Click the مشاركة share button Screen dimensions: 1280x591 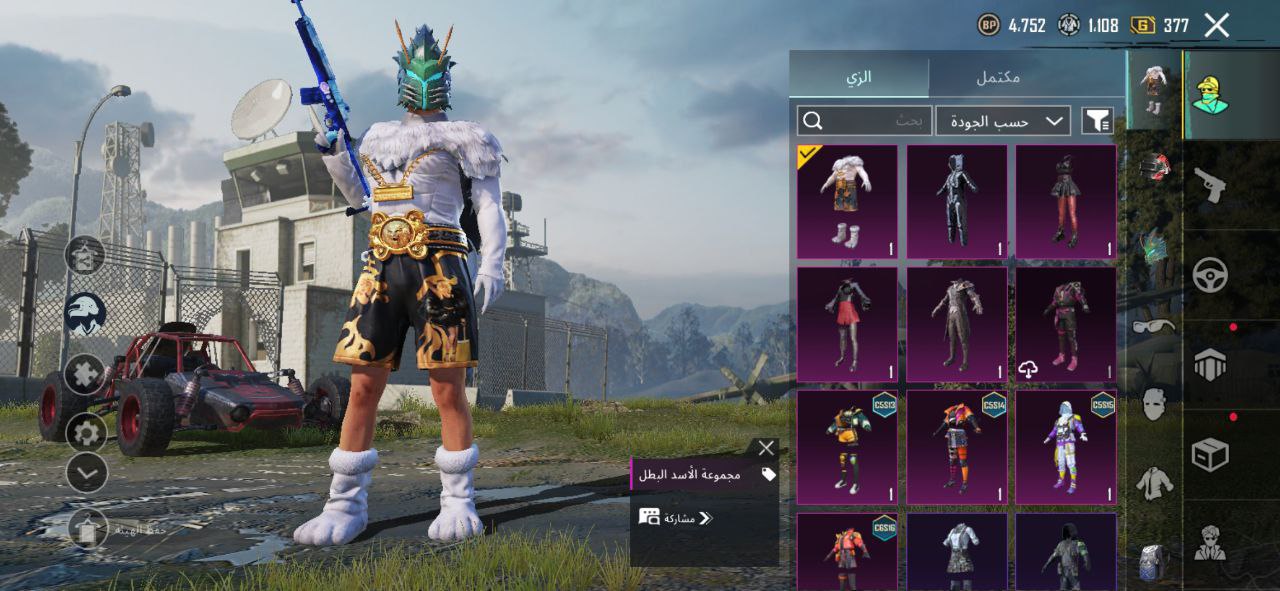pyautogui.click(x=677, y=517)
